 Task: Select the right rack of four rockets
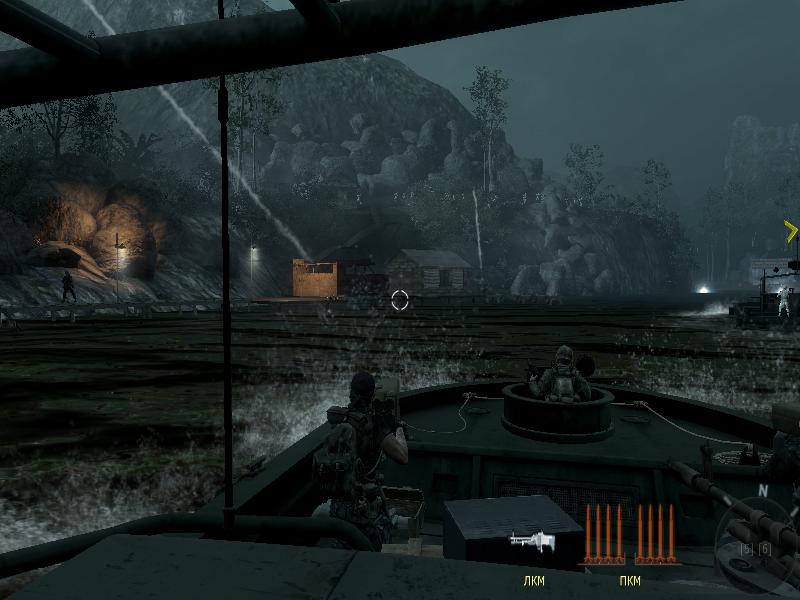pyautogui.click(x=653, y=534)
